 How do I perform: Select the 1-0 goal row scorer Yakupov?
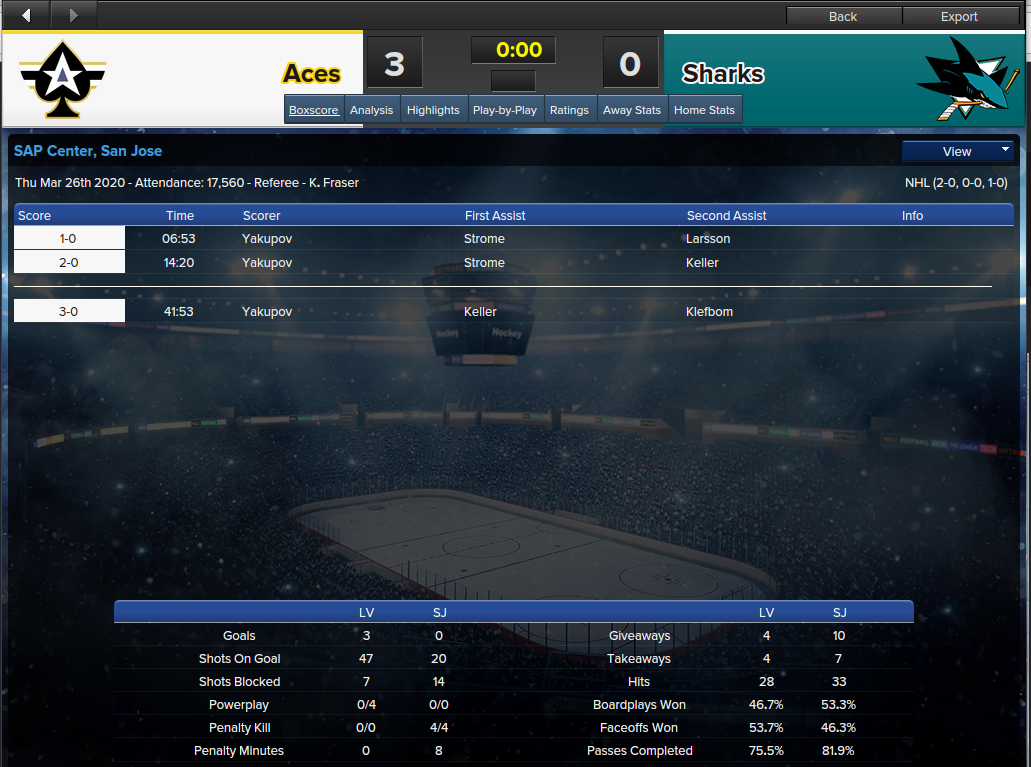click(267, 239)
